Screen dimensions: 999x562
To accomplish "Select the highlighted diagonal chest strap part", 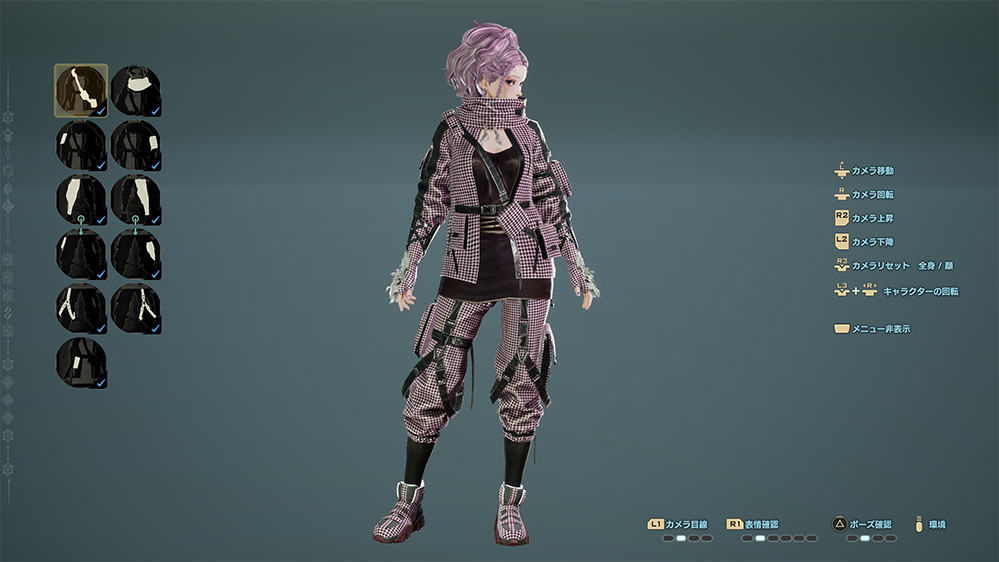I will coord(81,91).
